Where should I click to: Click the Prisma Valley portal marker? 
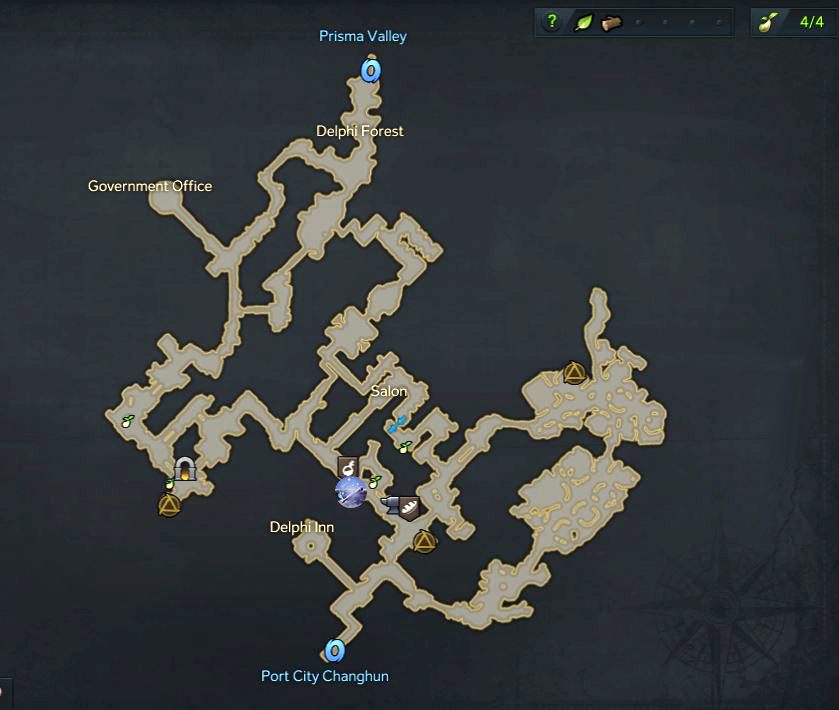(x=371, y=70)
